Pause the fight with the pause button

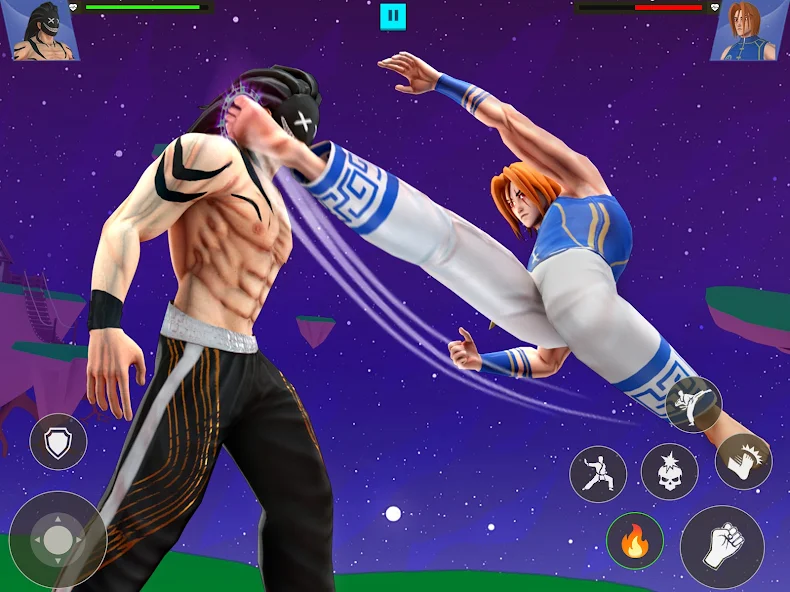393,17
